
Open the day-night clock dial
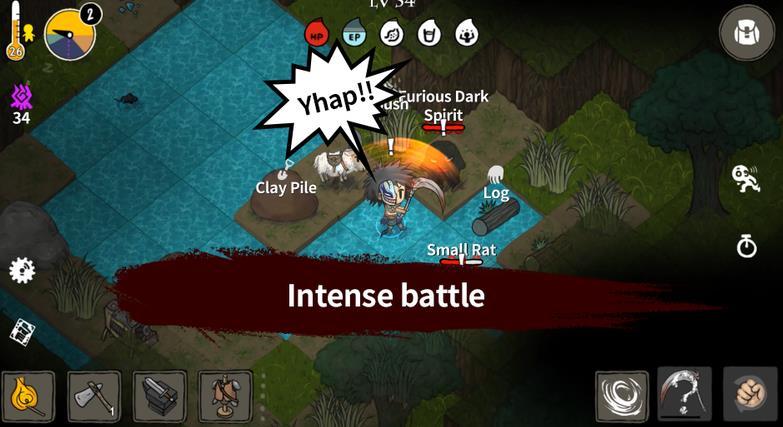tap(72, 34)
